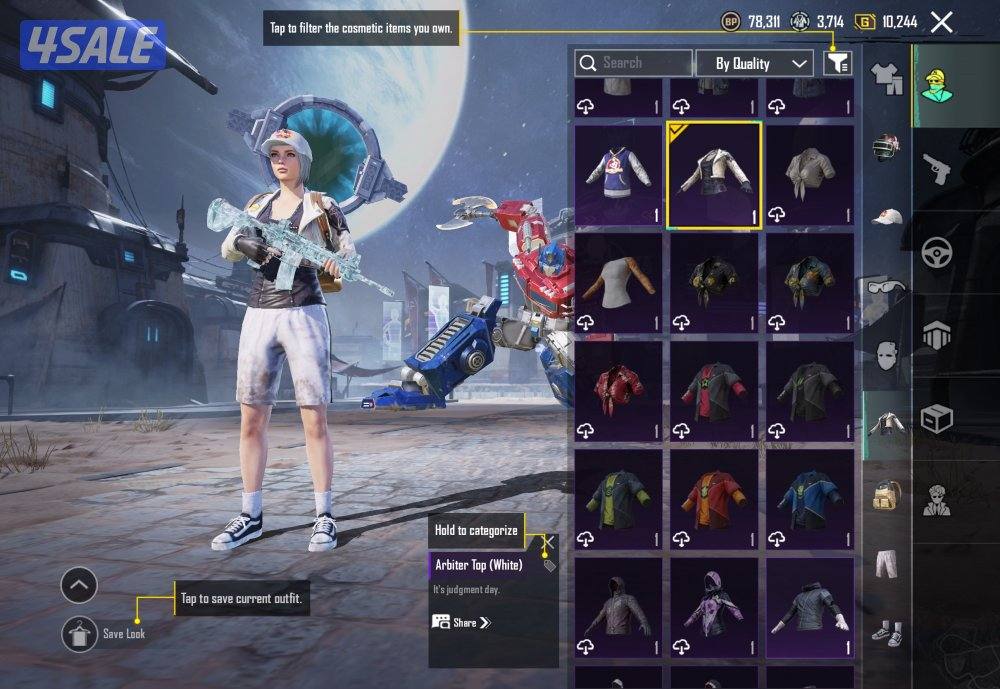Open the backpack category tab
1000x689 pixels.
(886, 494)
